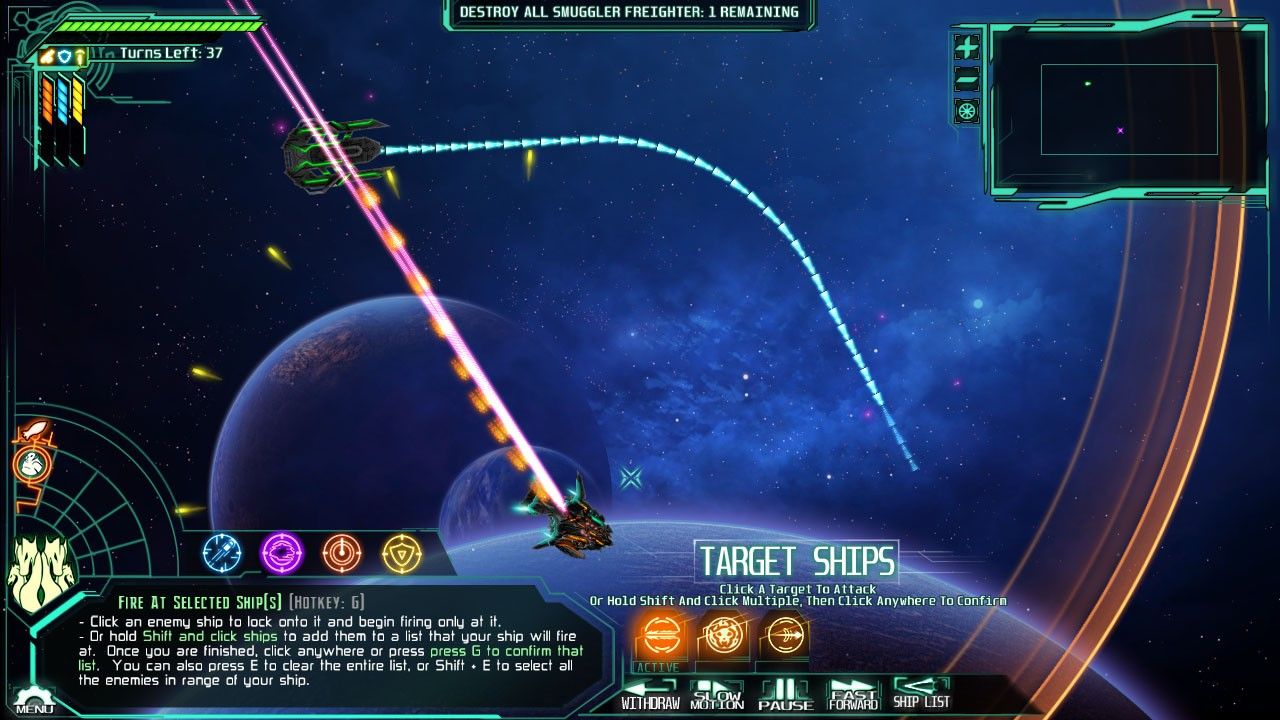Screen dimensions: 1280x720
Task: Click the orange swan emblem icon
Action: pos(33,463)
